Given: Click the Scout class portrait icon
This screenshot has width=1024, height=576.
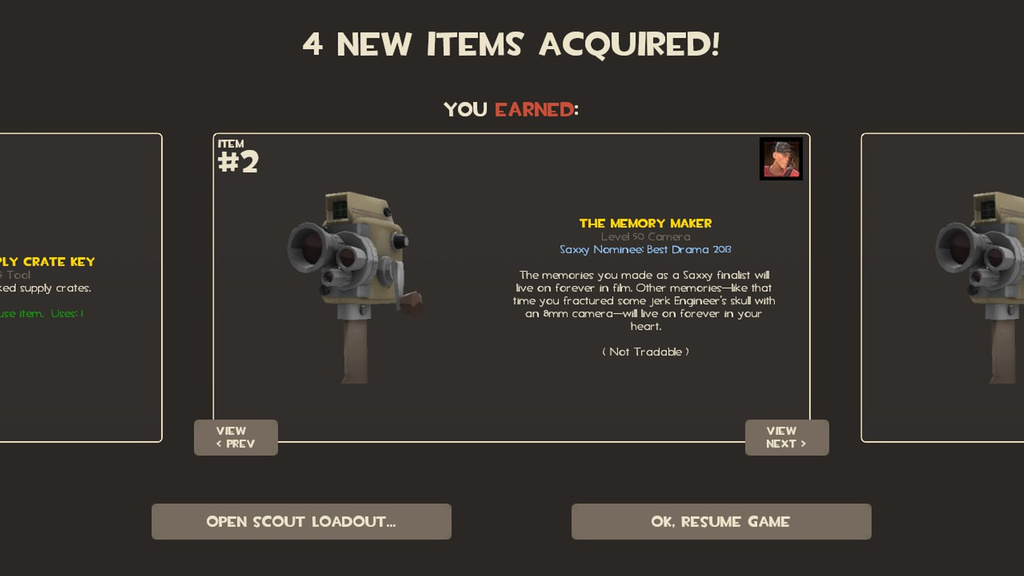Looking at the screenshot, I should click(781, 159).
